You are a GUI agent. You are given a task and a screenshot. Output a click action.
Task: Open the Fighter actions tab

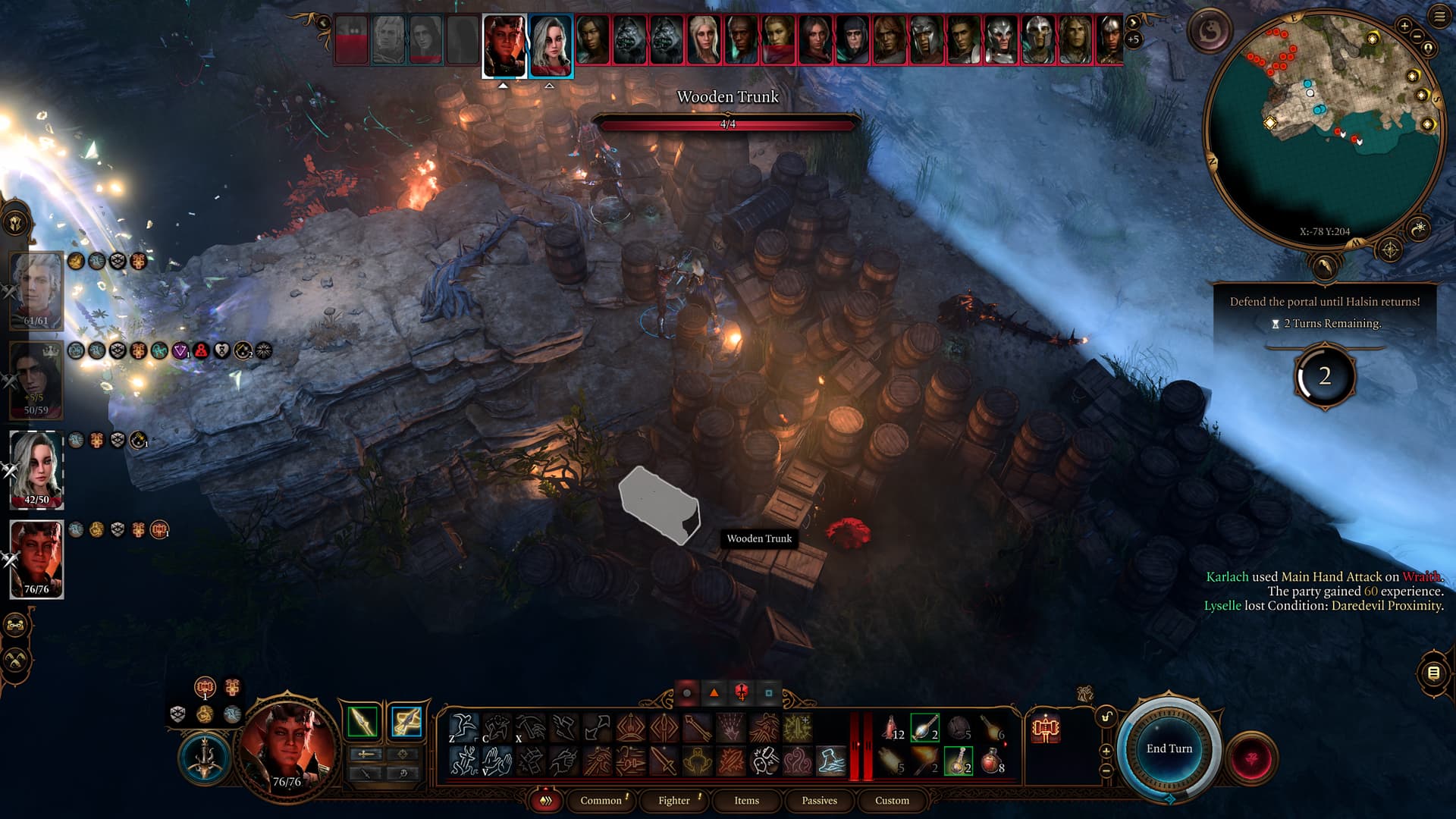pos(673,800)
